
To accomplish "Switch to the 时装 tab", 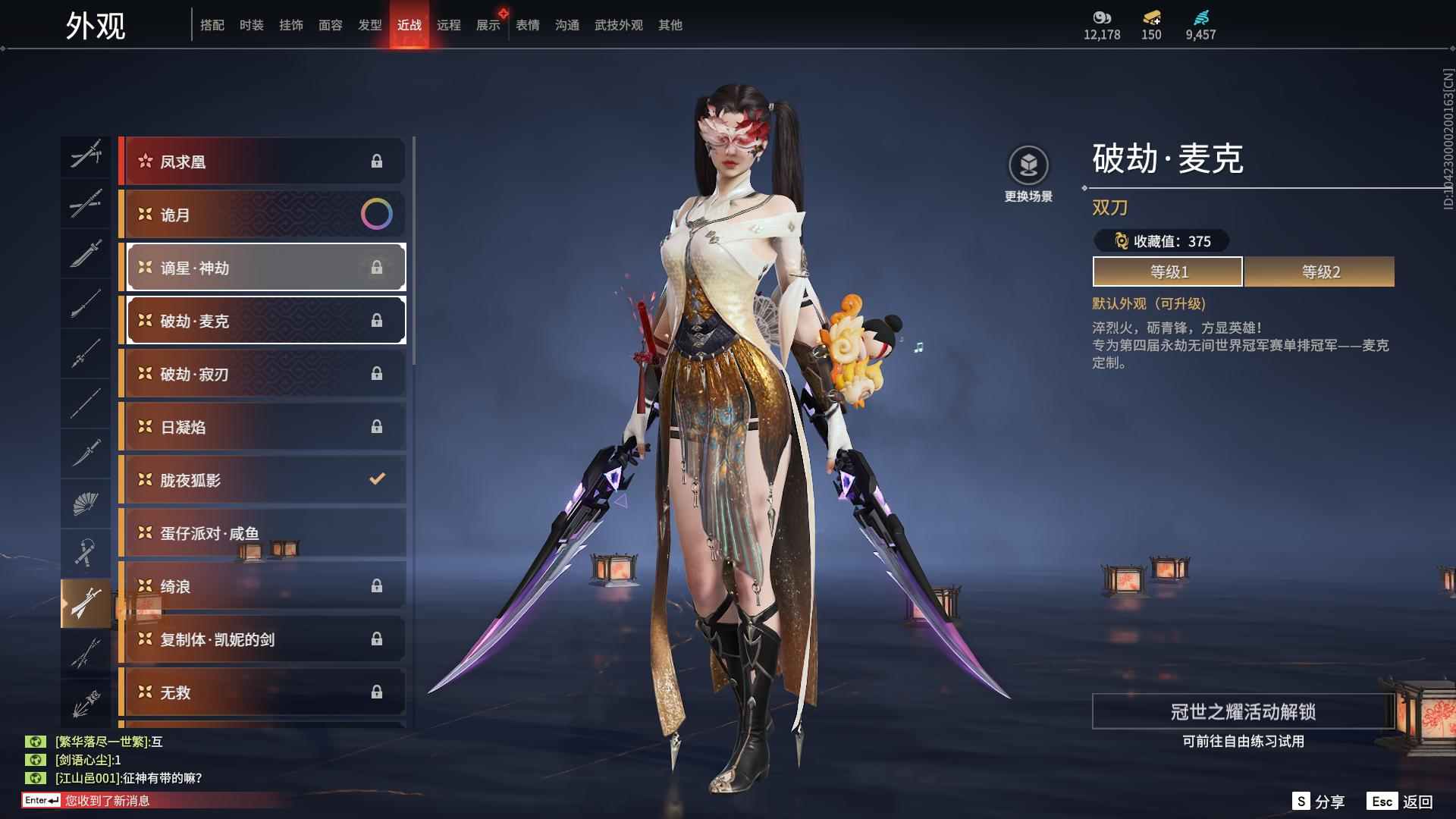I will (251, 25).
